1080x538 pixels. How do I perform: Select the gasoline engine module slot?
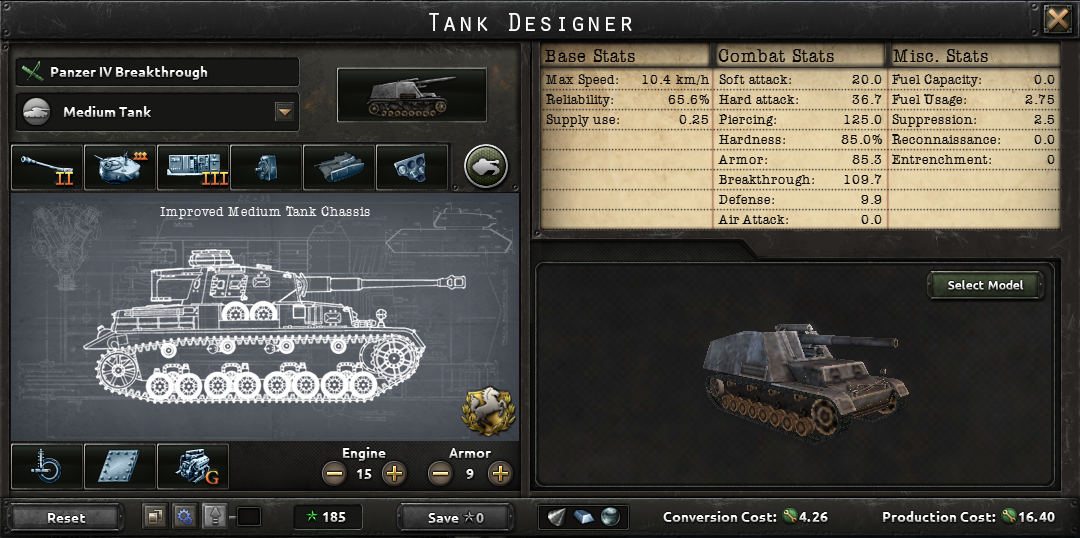point(193,467)
